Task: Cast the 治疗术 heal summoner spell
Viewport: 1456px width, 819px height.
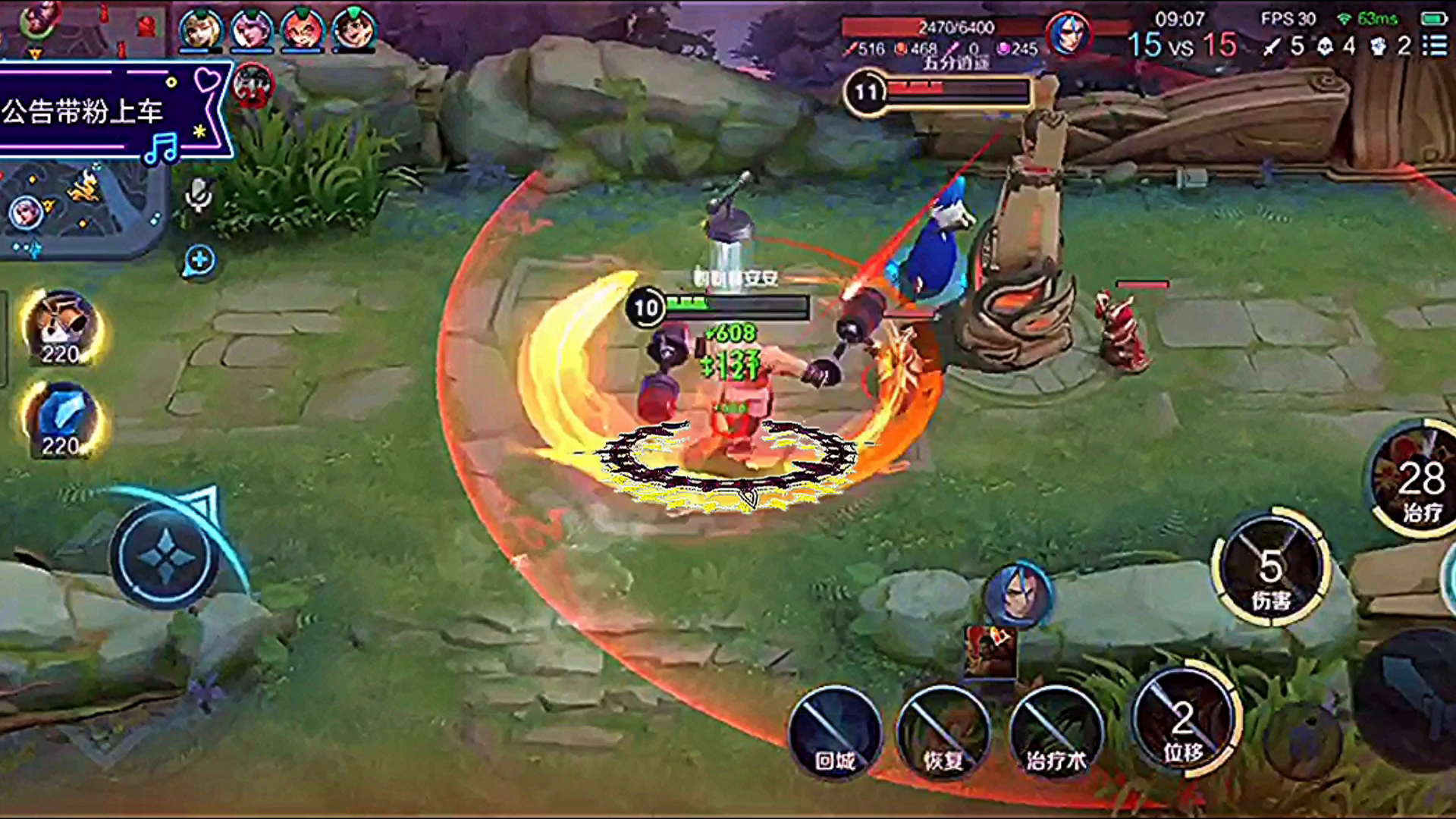Action: click(1055, 732)
